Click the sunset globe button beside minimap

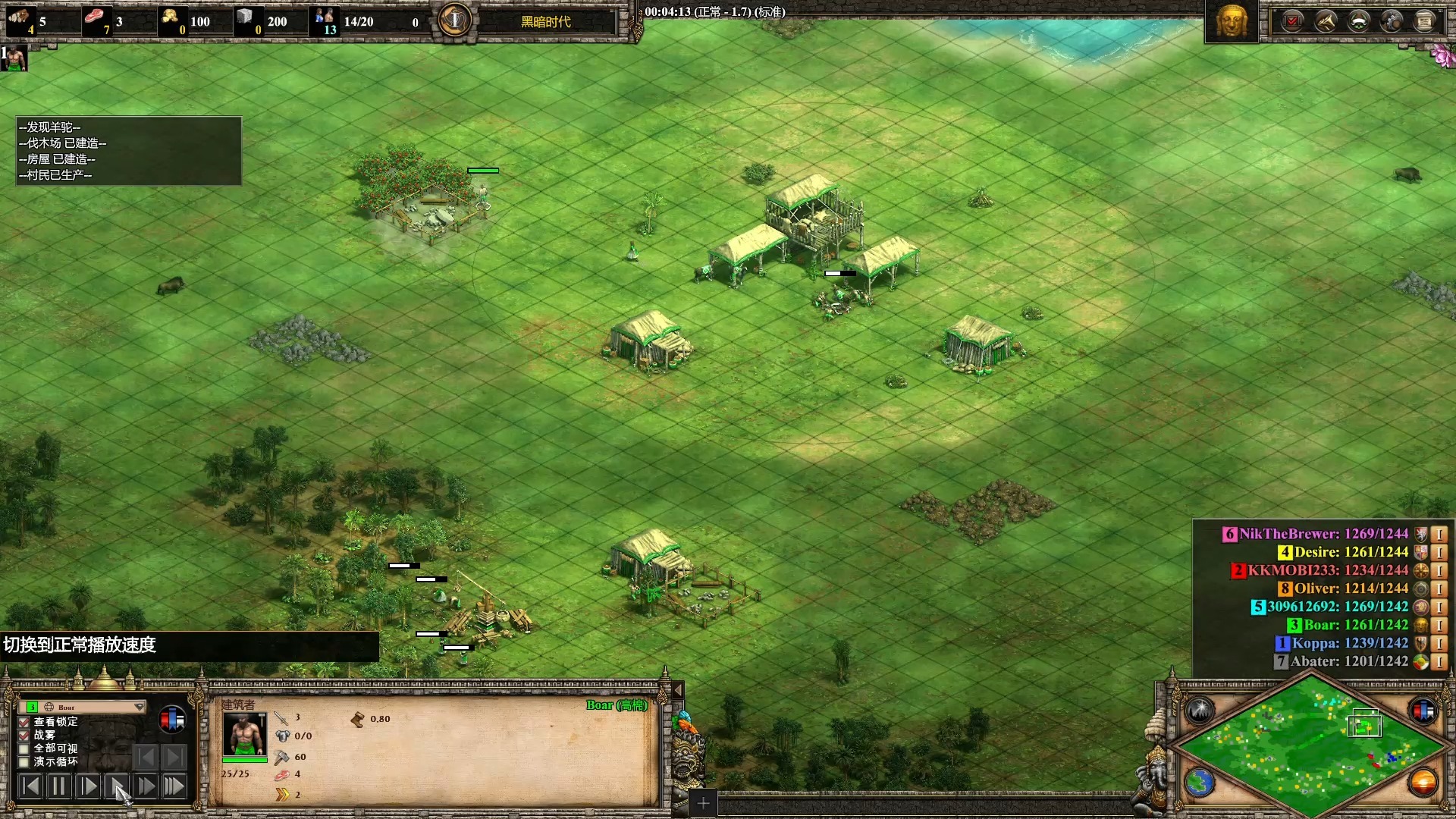1423,783
